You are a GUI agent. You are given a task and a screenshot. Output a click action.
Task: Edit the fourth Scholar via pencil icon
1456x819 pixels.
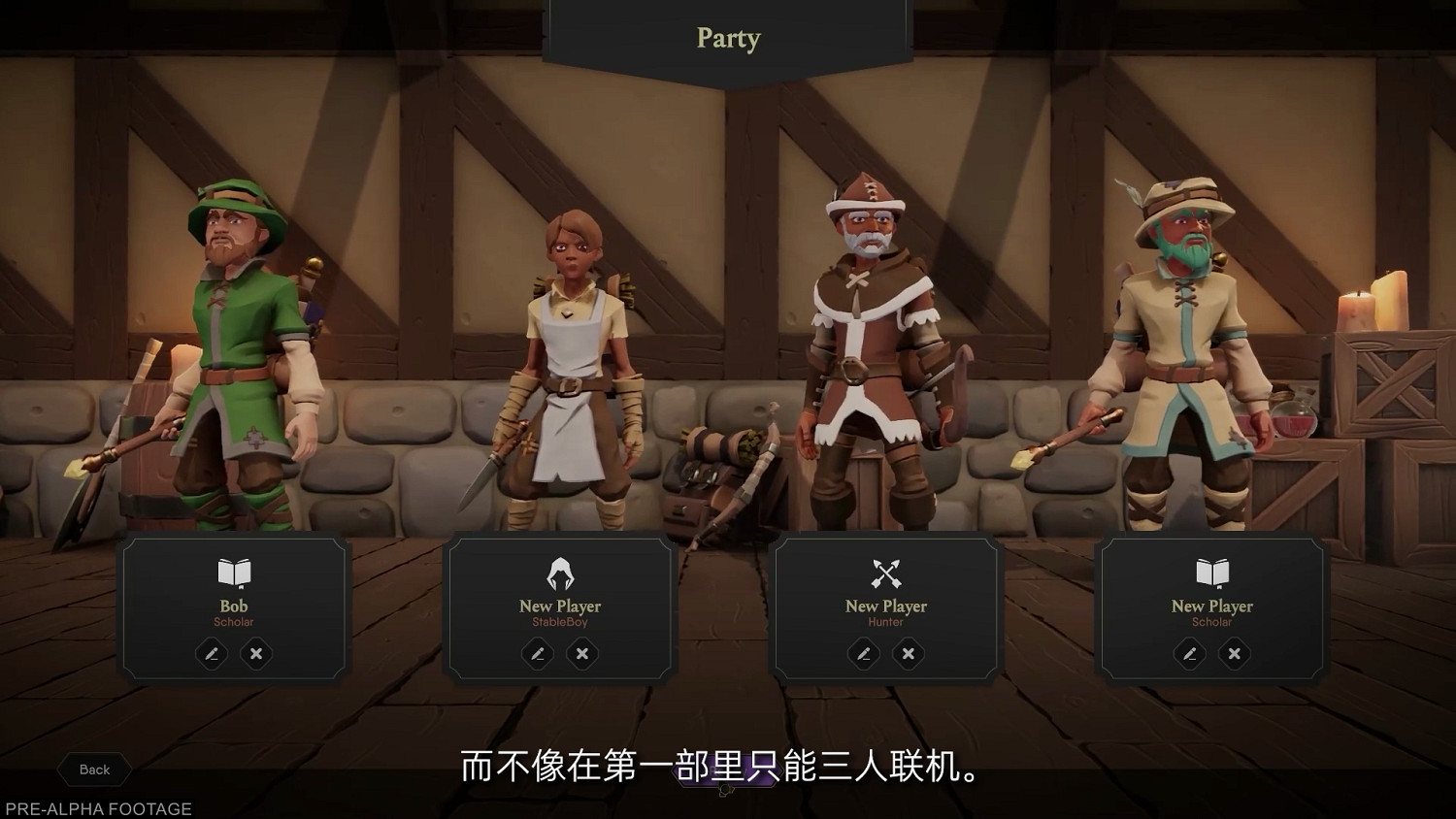pos(1189,654)
